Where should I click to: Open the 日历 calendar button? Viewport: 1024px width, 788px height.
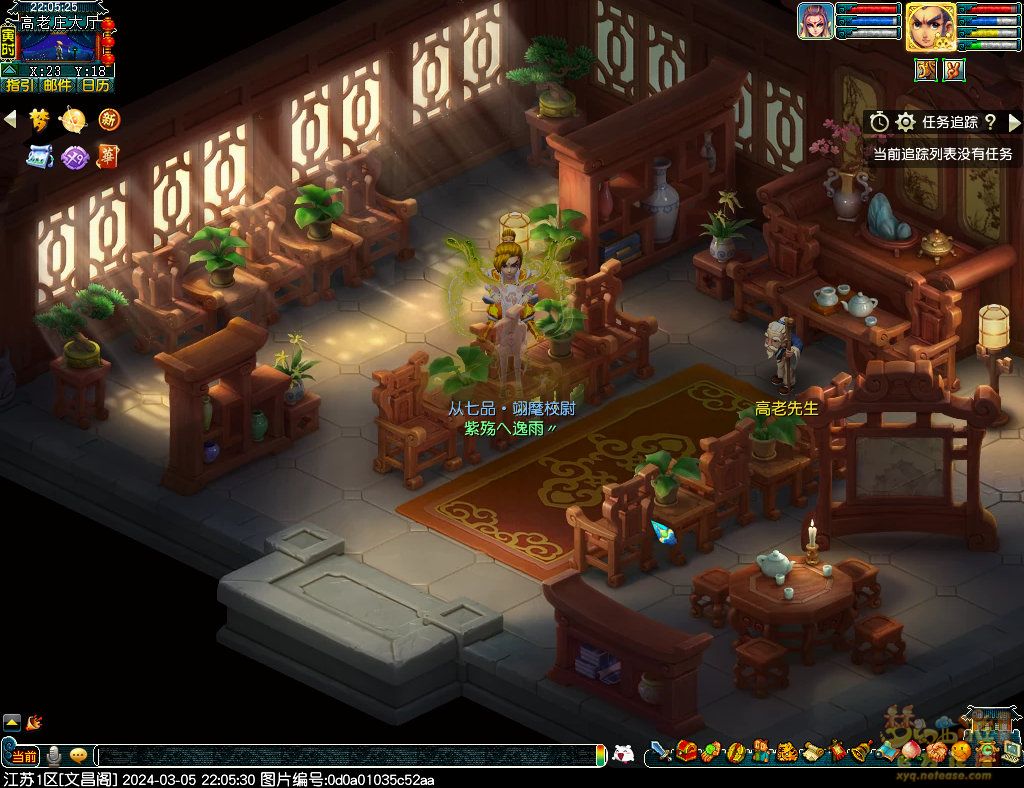[96, 86]
